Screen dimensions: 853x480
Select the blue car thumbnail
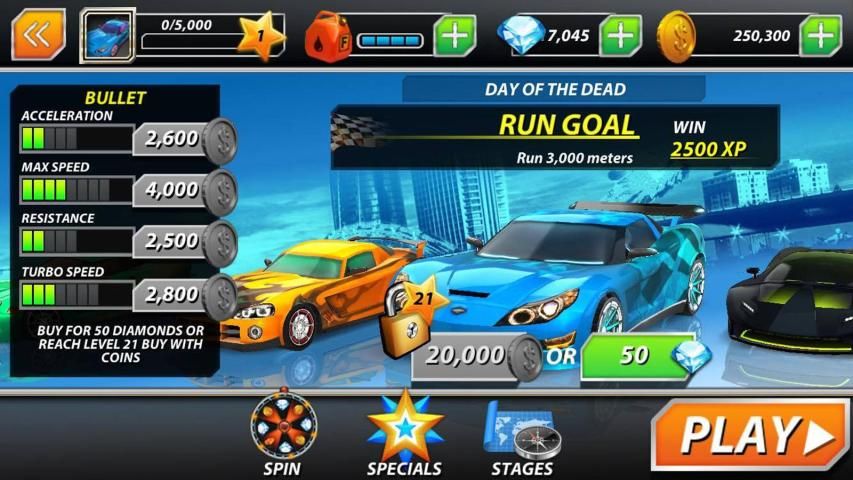coord(107,36)
